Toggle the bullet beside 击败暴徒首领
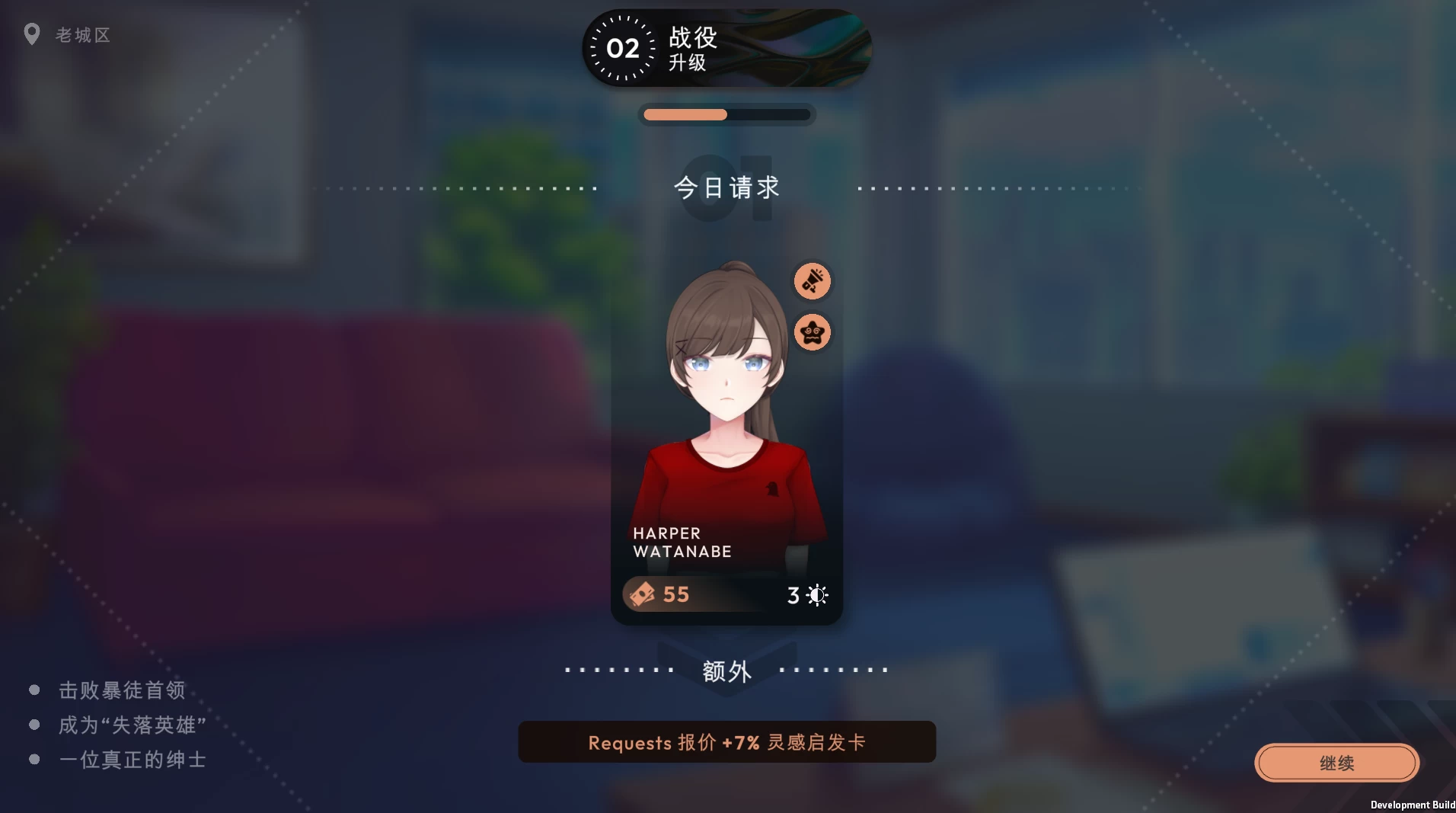Screen dimensions: 1456x813 click(x=33, y=689)
